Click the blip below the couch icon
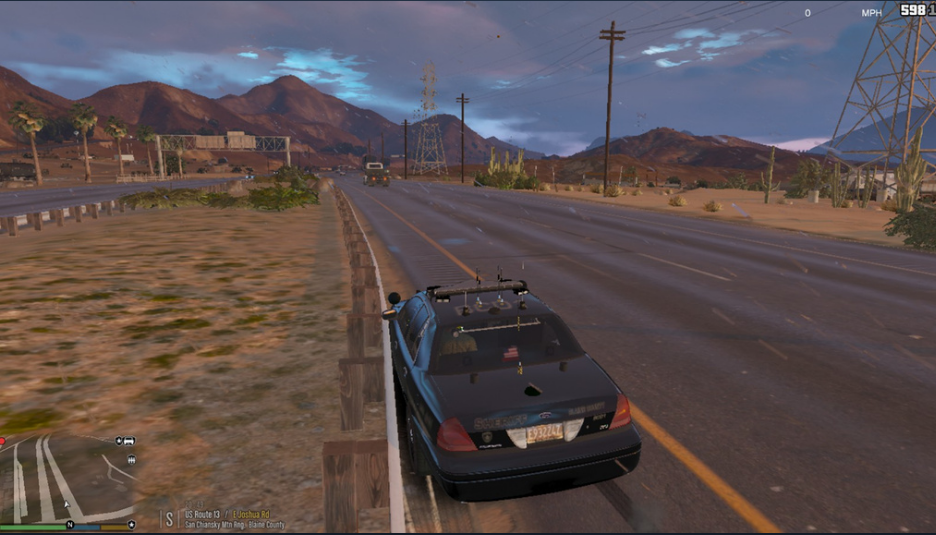The height and width of the screenshot is (535, 936). 131,460
